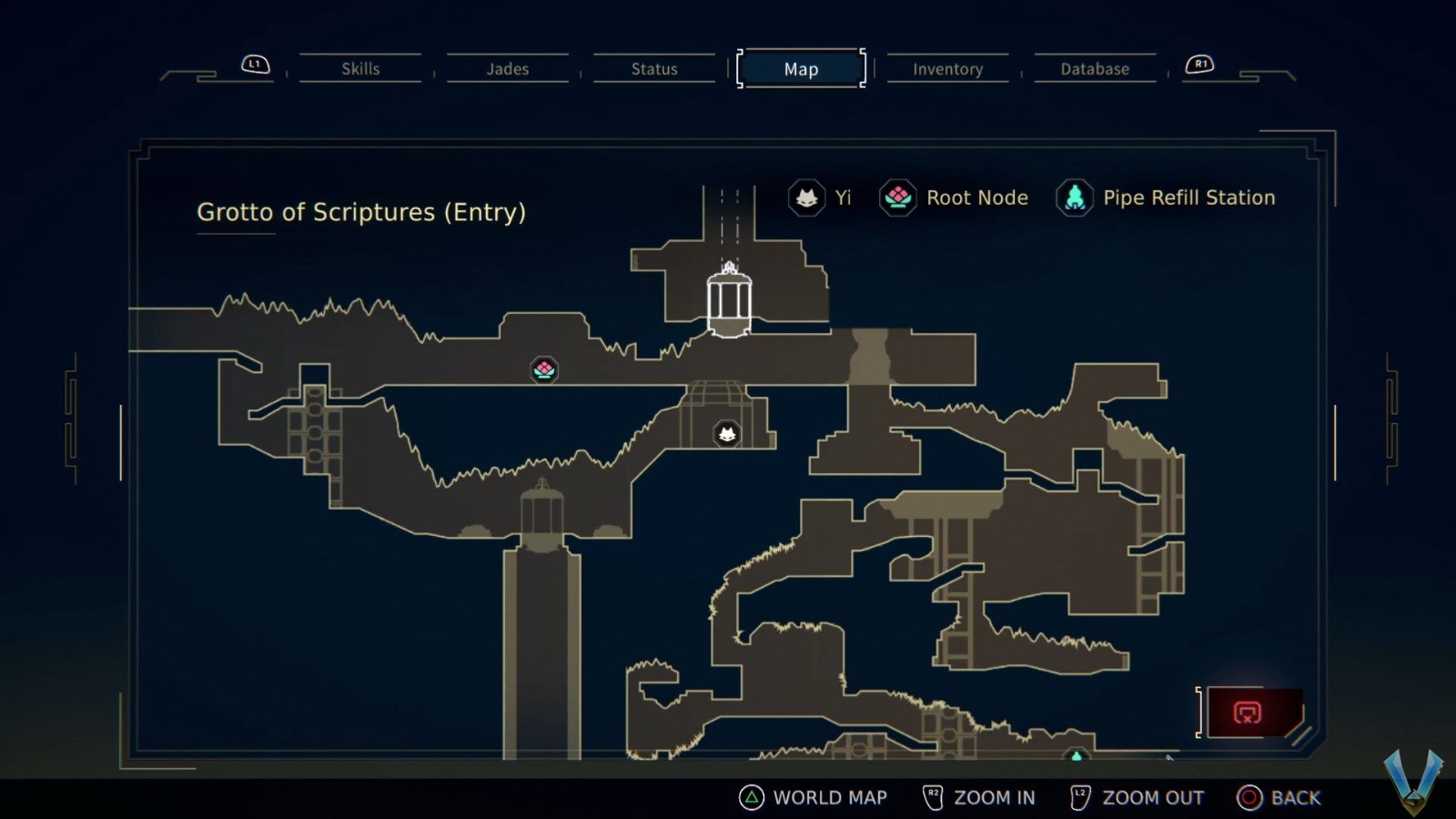The image size is (1456, 819).
Task: Select the Yi marker on the map
Action: pyautogui.click(x=728, y=434)
